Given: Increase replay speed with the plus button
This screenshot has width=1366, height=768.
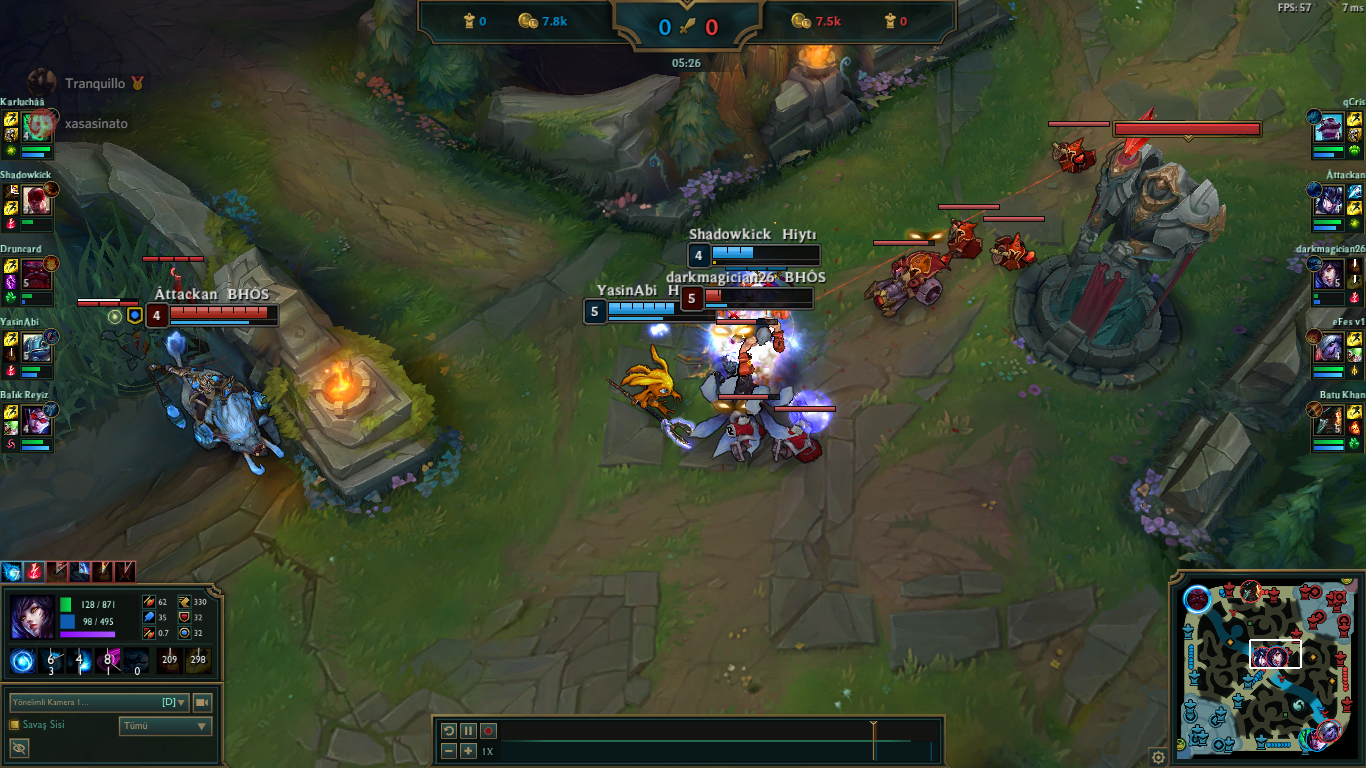Looking at the screenshot, I should (x=468, y=751).
